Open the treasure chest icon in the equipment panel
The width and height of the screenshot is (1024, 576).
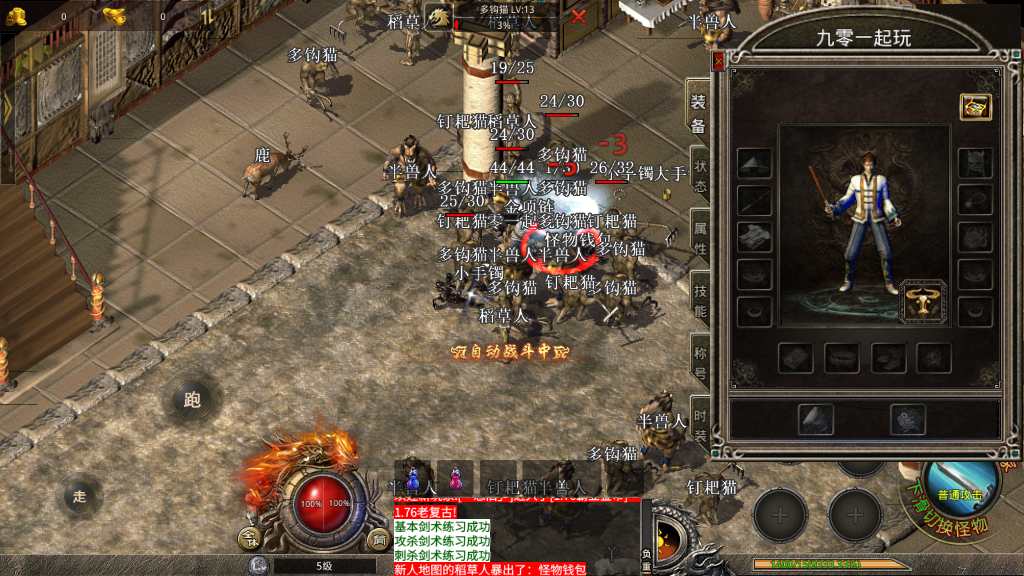tap(975, 107)
